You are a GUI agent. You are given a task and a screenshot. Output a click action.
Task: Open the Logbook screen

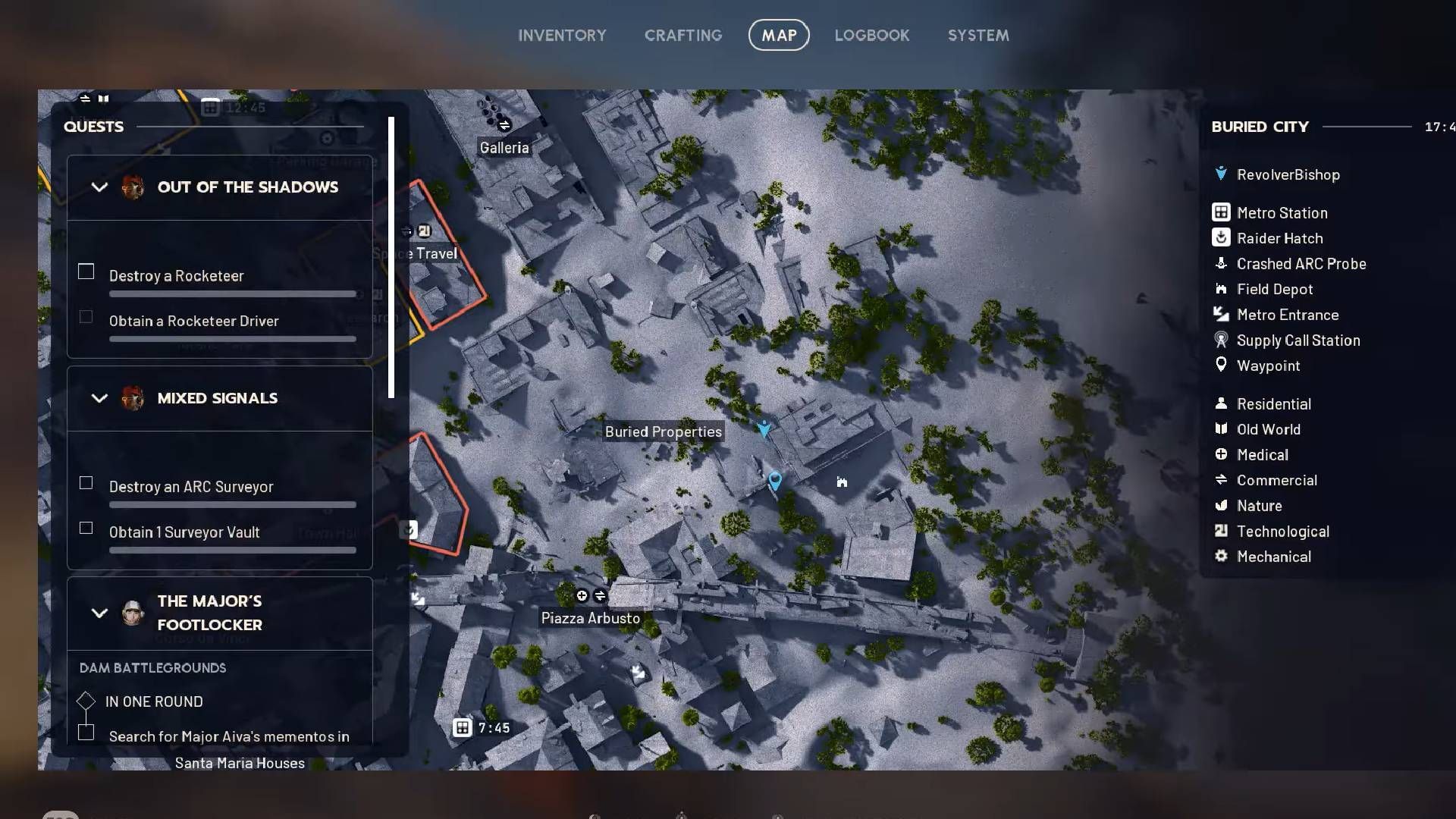click(x=872, y=35)
